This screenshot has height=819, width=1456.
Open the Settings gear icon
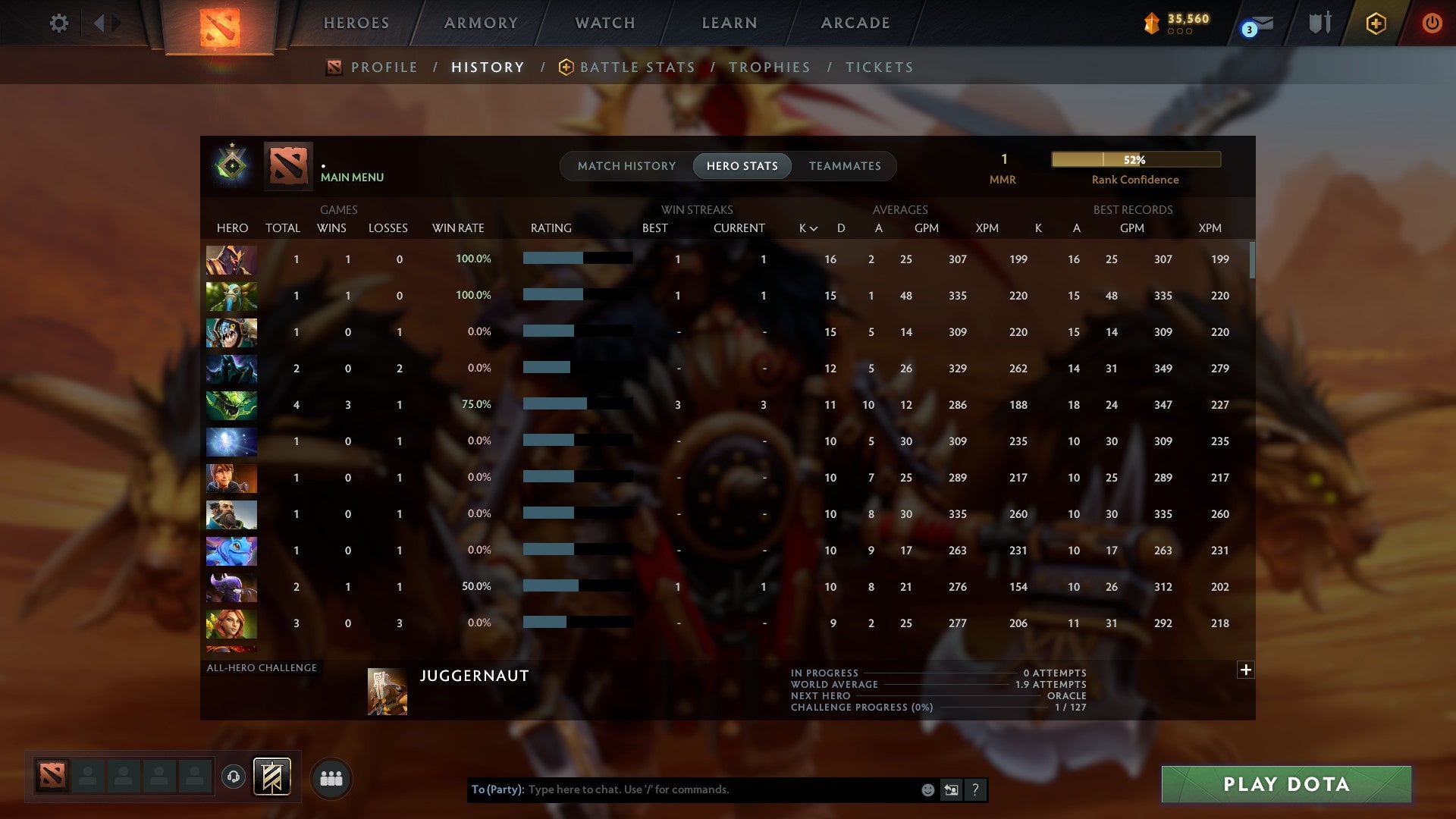click(x=59, y=24)
